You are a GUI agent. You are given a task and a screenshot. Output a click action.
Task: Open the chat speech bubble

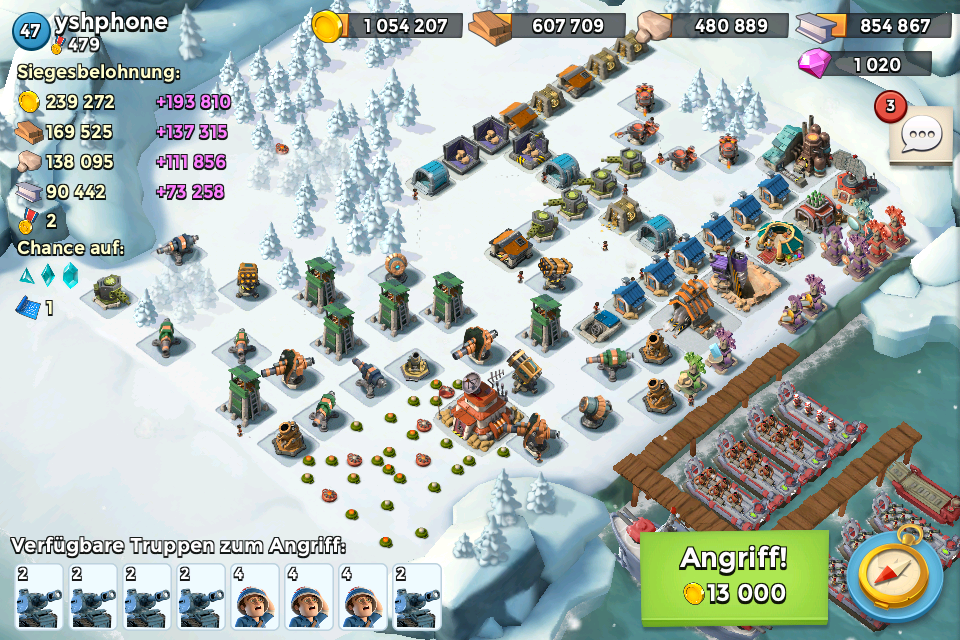pos(920,134)
